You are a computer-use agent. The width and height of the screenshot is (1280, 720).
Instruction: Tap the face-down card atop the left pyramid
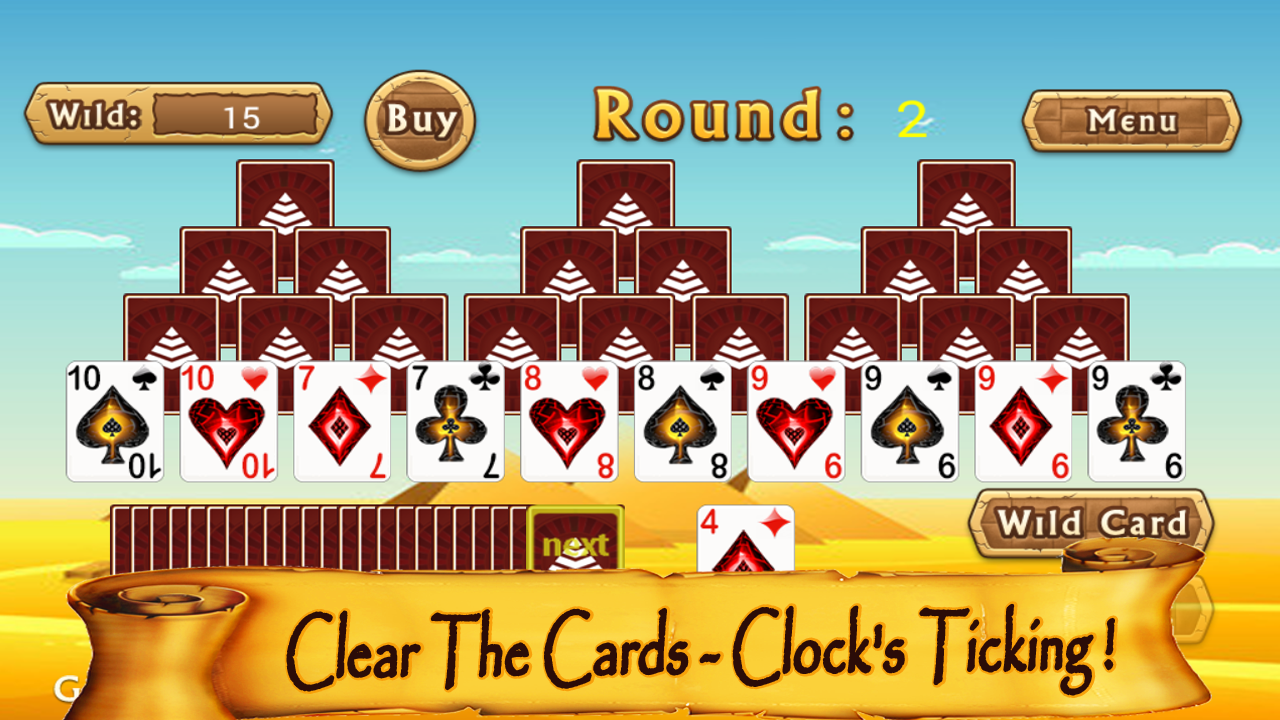click(x=283, y=200)
